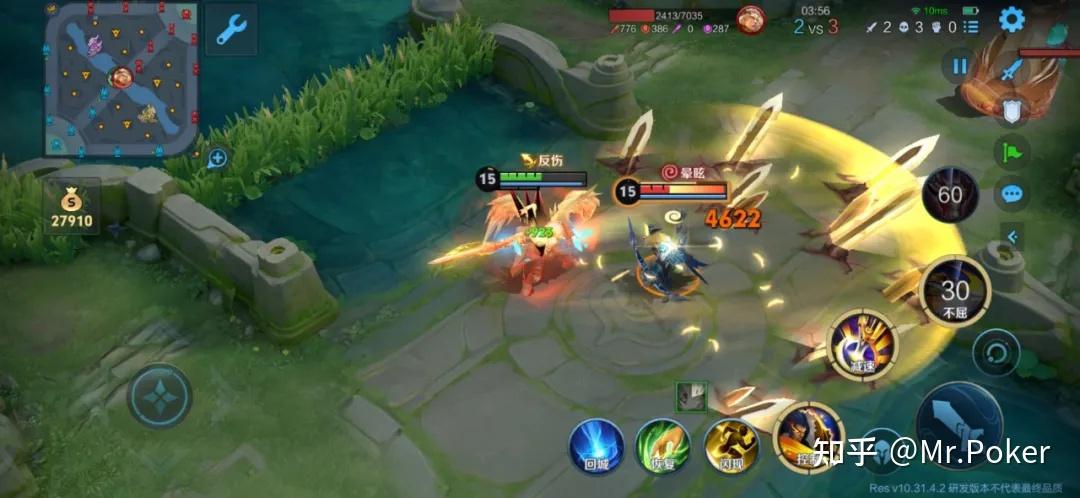Open the wrench tool button

(x=231, y=29)
